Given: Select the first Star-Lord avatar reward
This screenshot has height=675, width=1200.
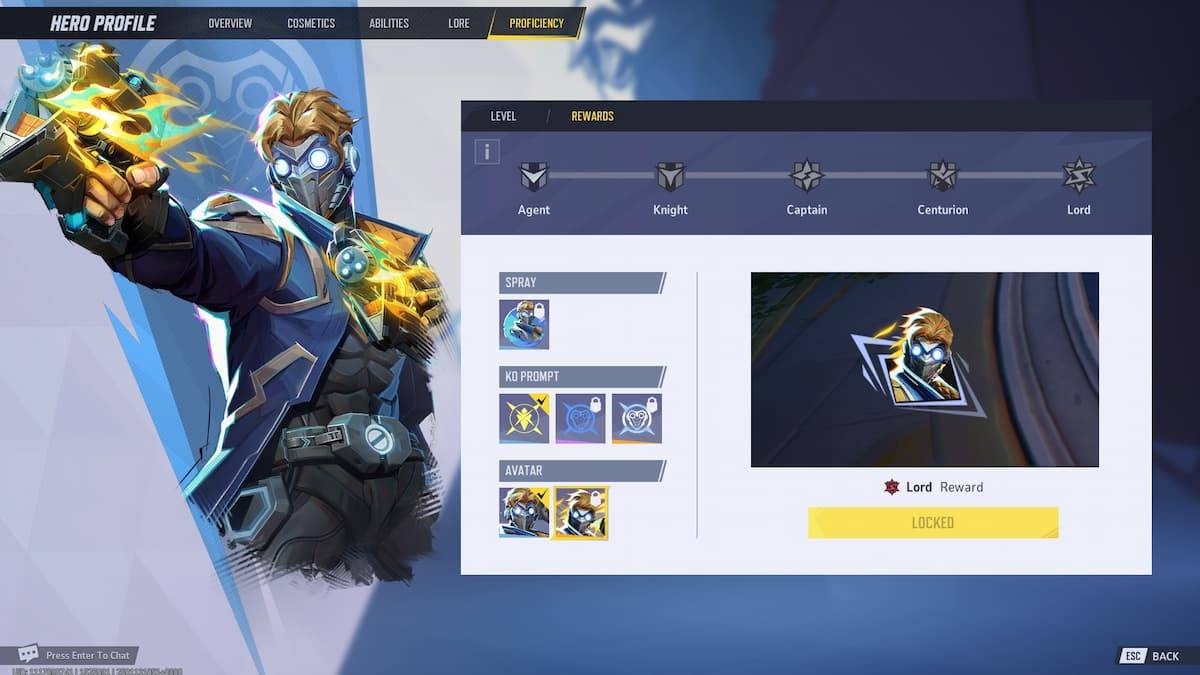Looking at the screenshot, I should (x=524, y=512).
